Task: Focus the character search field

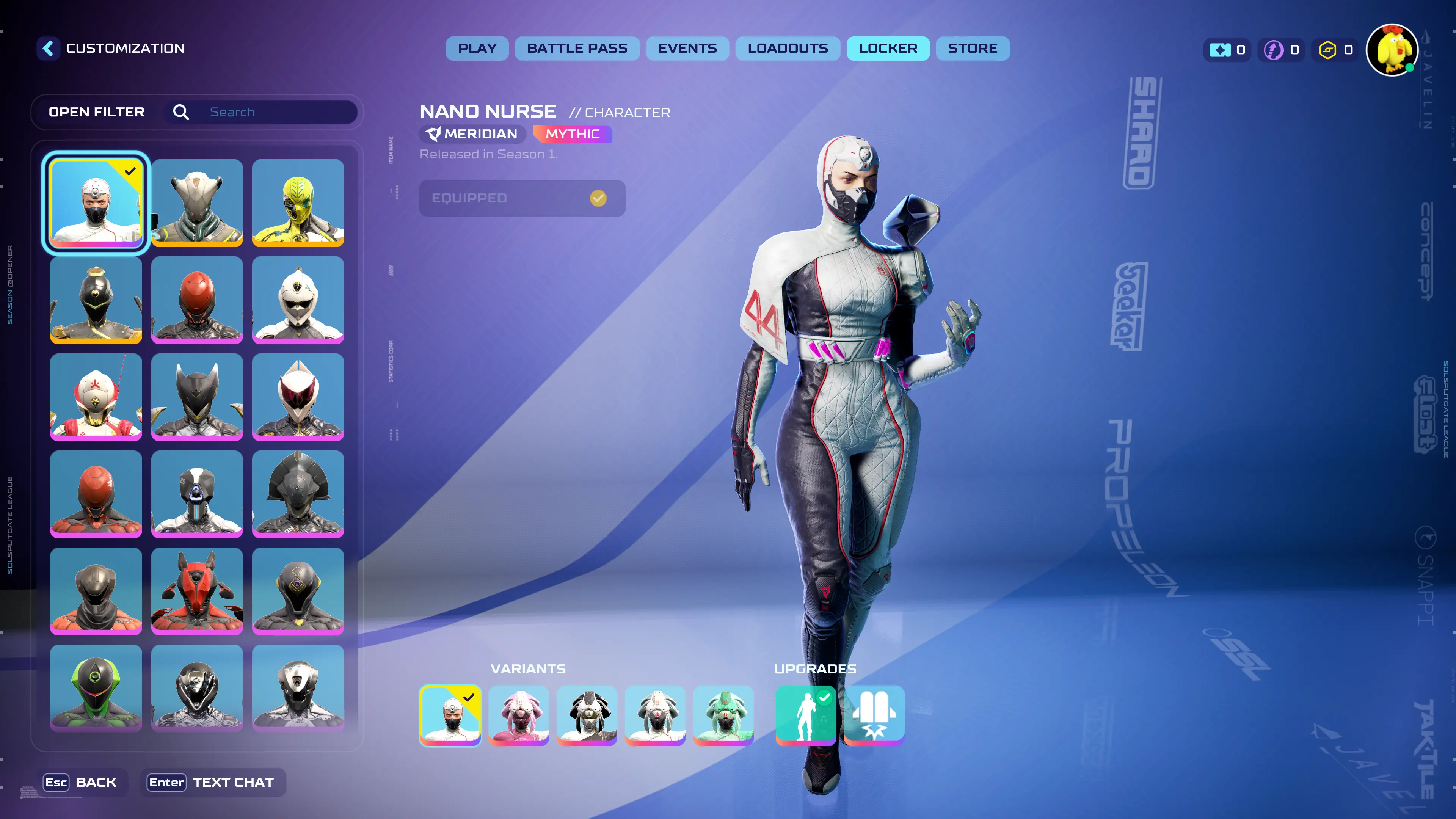Action: point(277,112)
